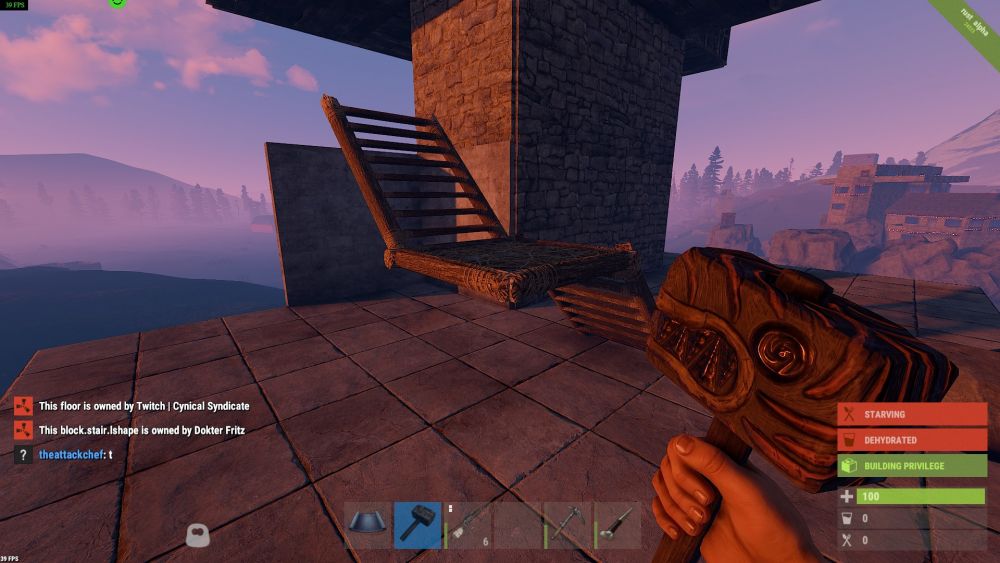This screenshot has height=563, width=1000.
Task: Click theattackchef's chat message
Action: 75,455
